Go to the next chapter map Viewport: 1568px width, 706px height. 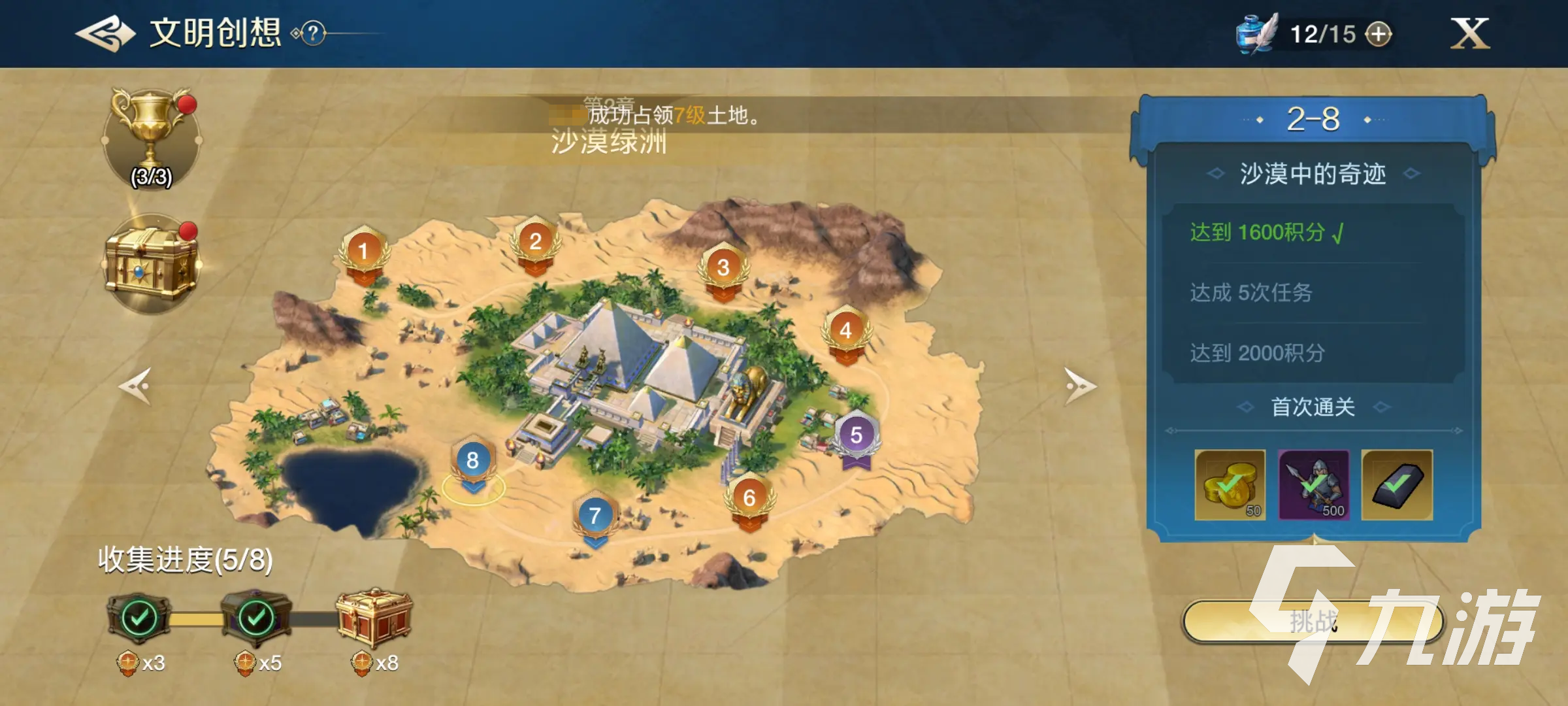(x=1079, y=386)
